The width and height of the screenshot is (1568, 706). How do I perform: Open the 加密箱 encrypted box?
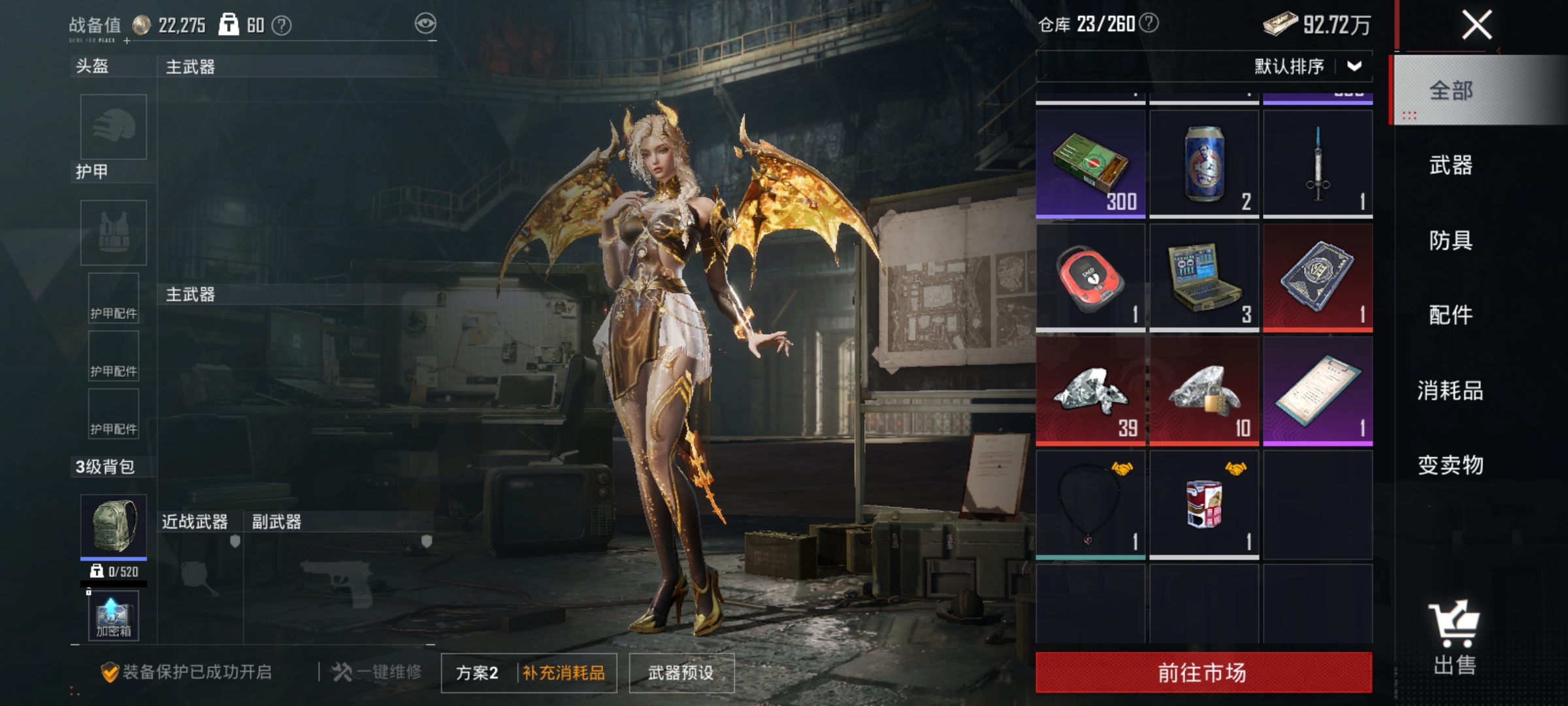tap(112, 616)
